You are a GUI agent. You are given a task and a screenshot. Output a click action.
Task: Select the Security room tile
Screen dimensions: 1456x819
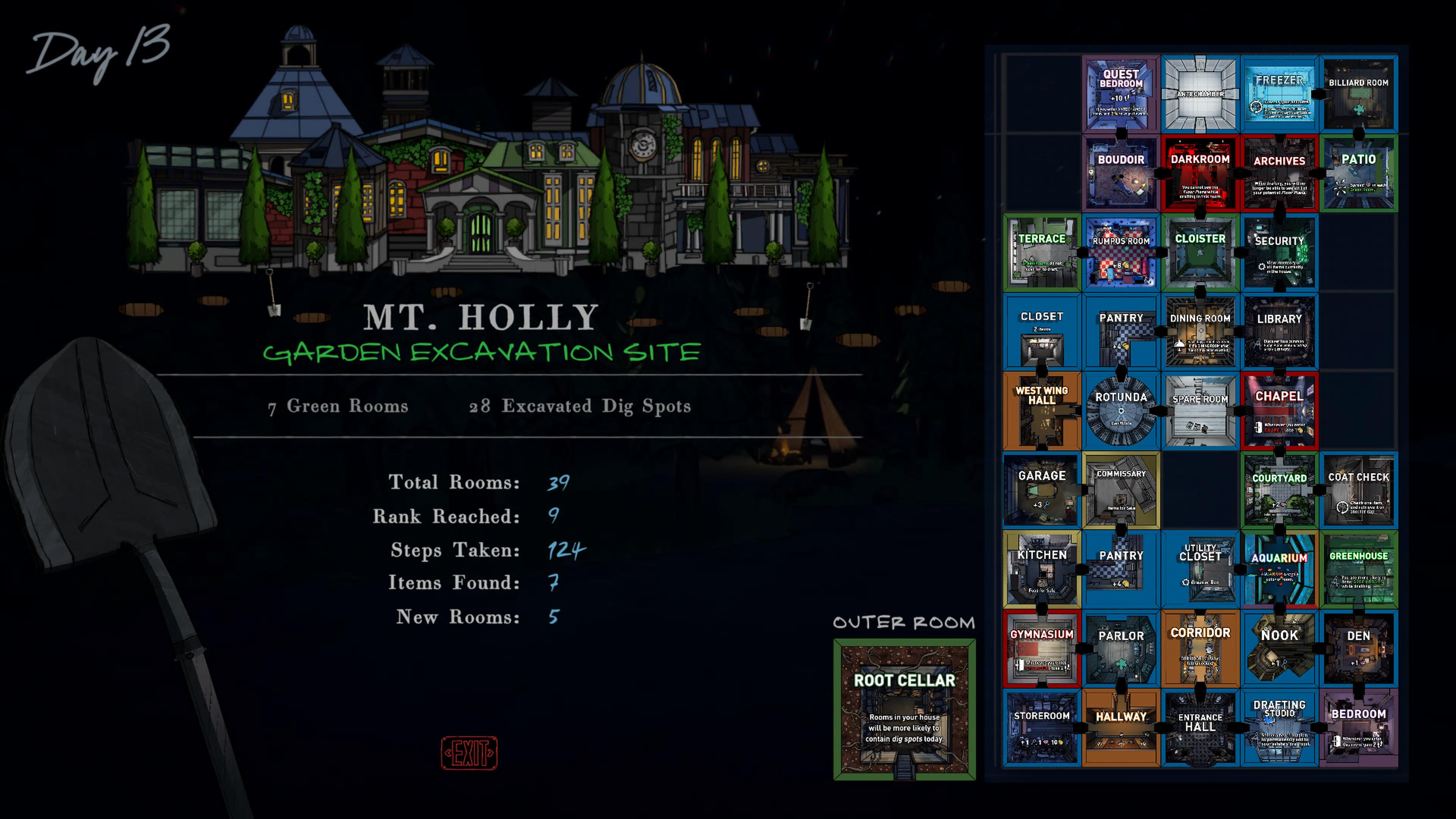pyautogui.click(x=1279, y=253)
